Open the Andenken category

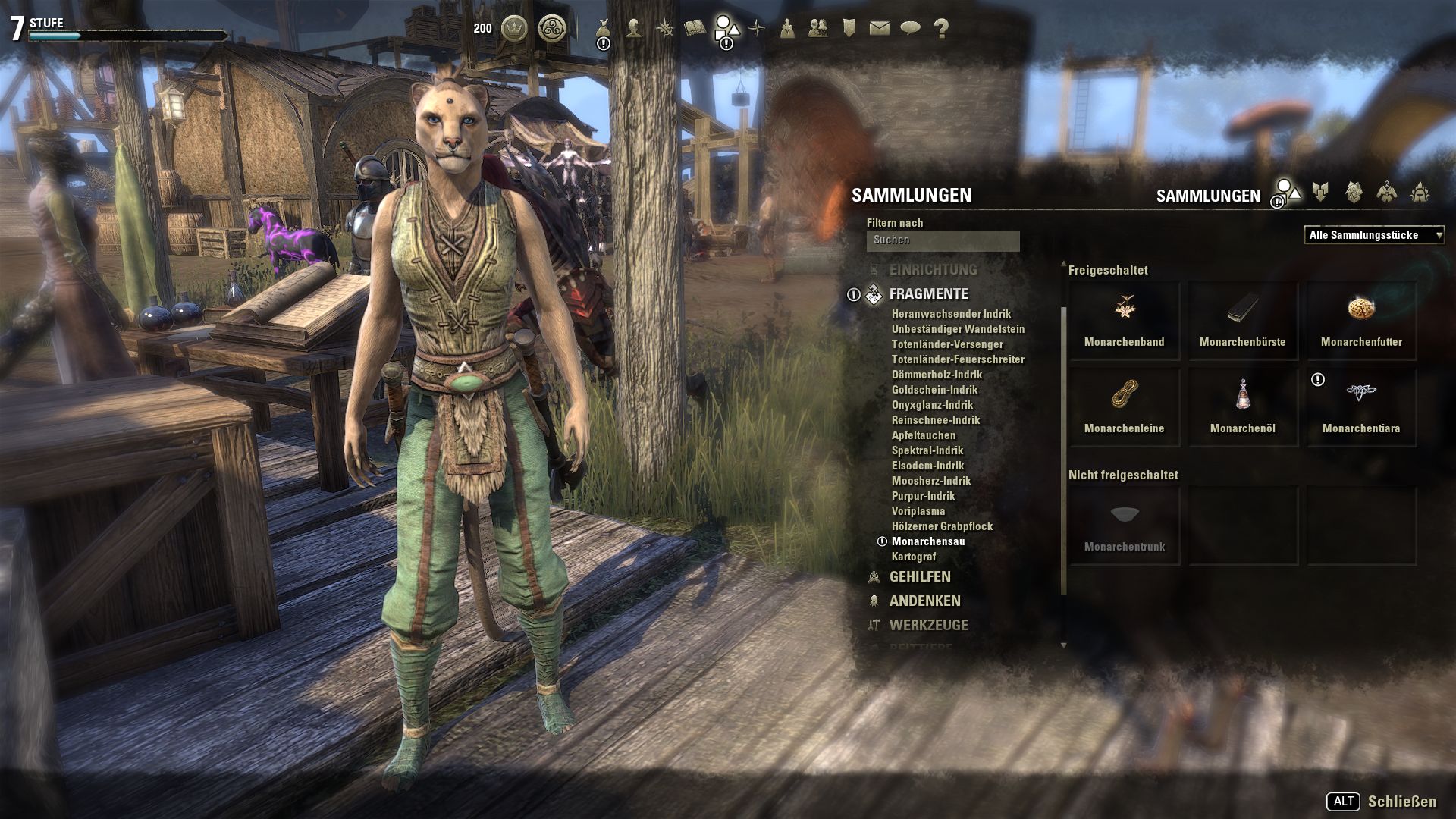point(924,601)
